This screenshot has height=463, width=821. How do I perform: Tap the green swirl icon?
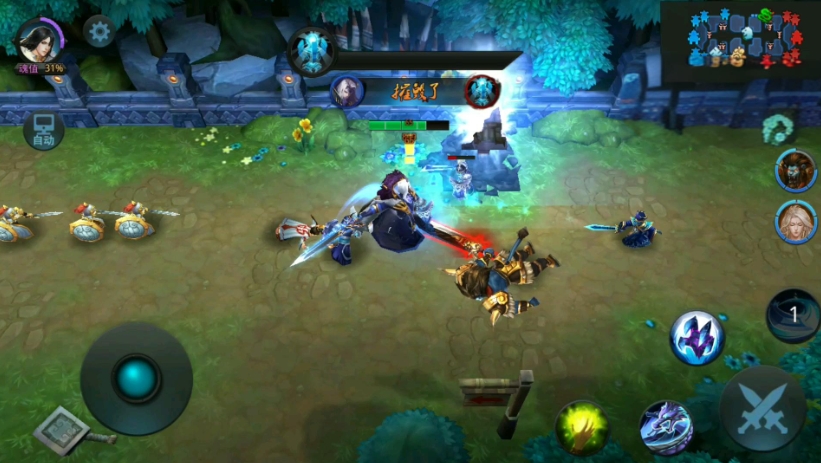[777, 128]
